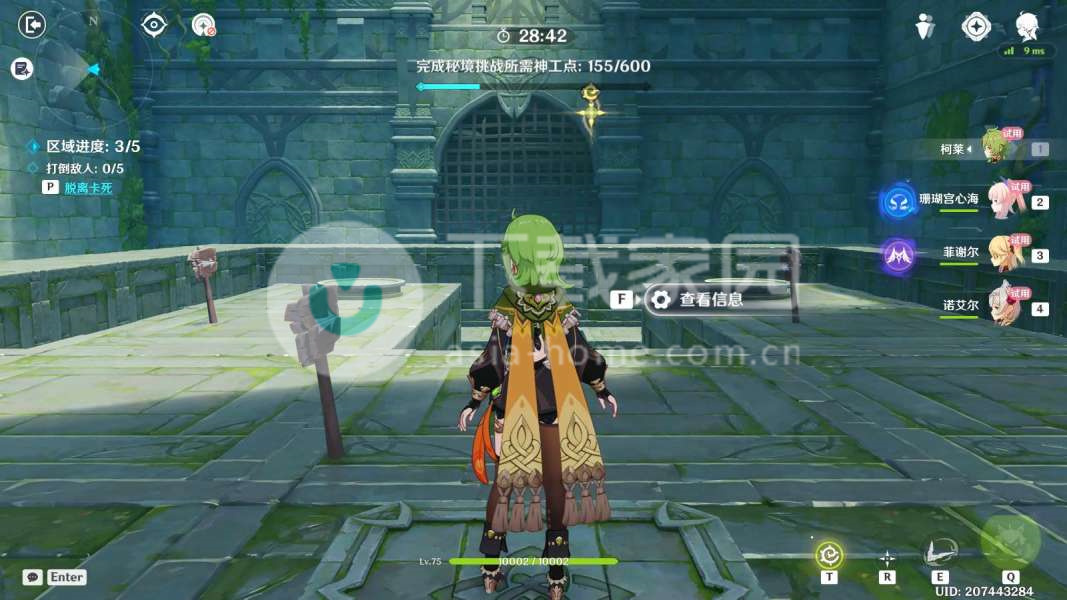The width and height of the screenshot is (1067, 600).
Task: Open the chat box icon
Action: click(x=32, y=577)
